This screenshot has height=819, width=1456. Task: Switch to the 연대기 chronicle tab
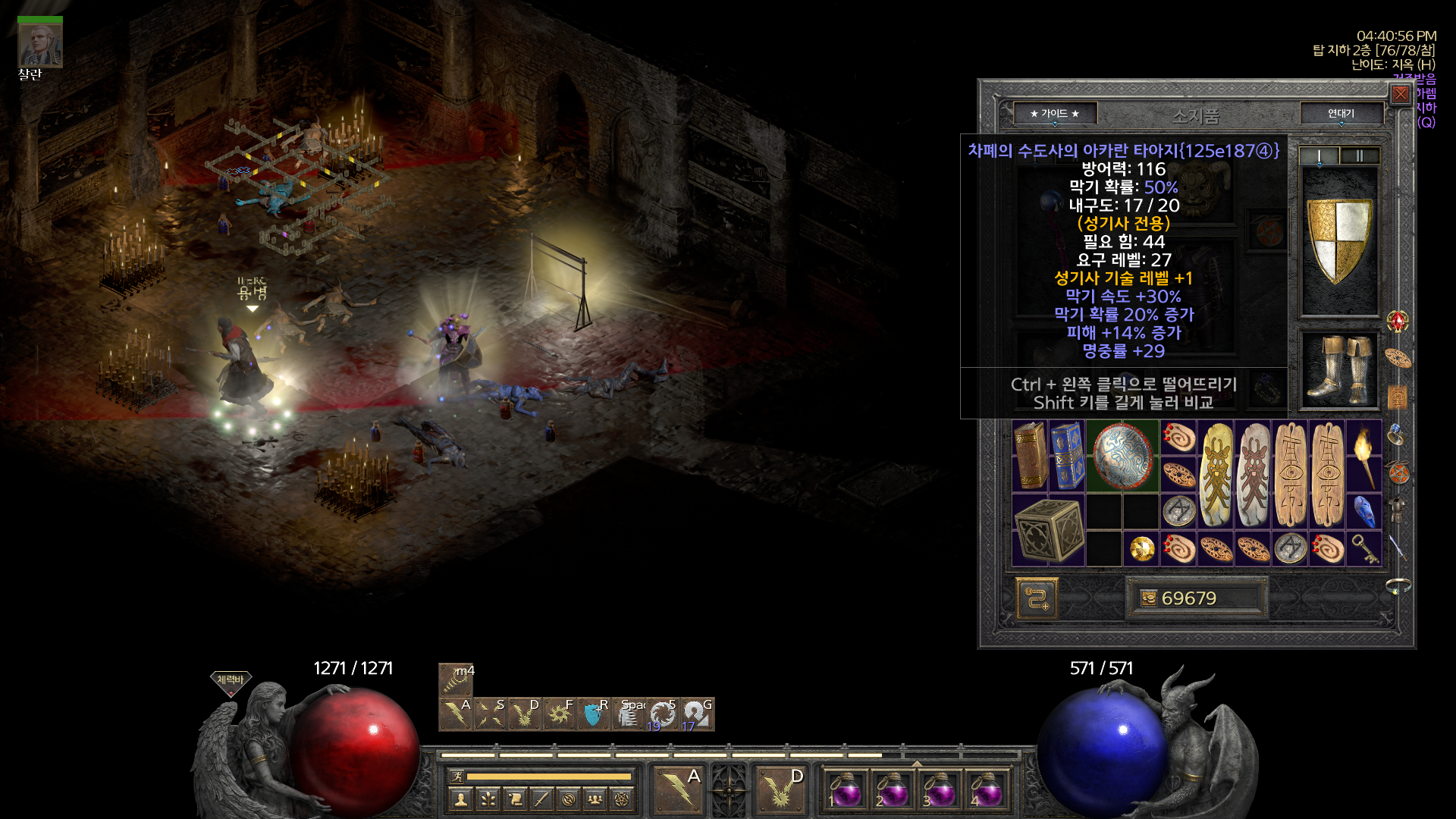[1341, 114]
